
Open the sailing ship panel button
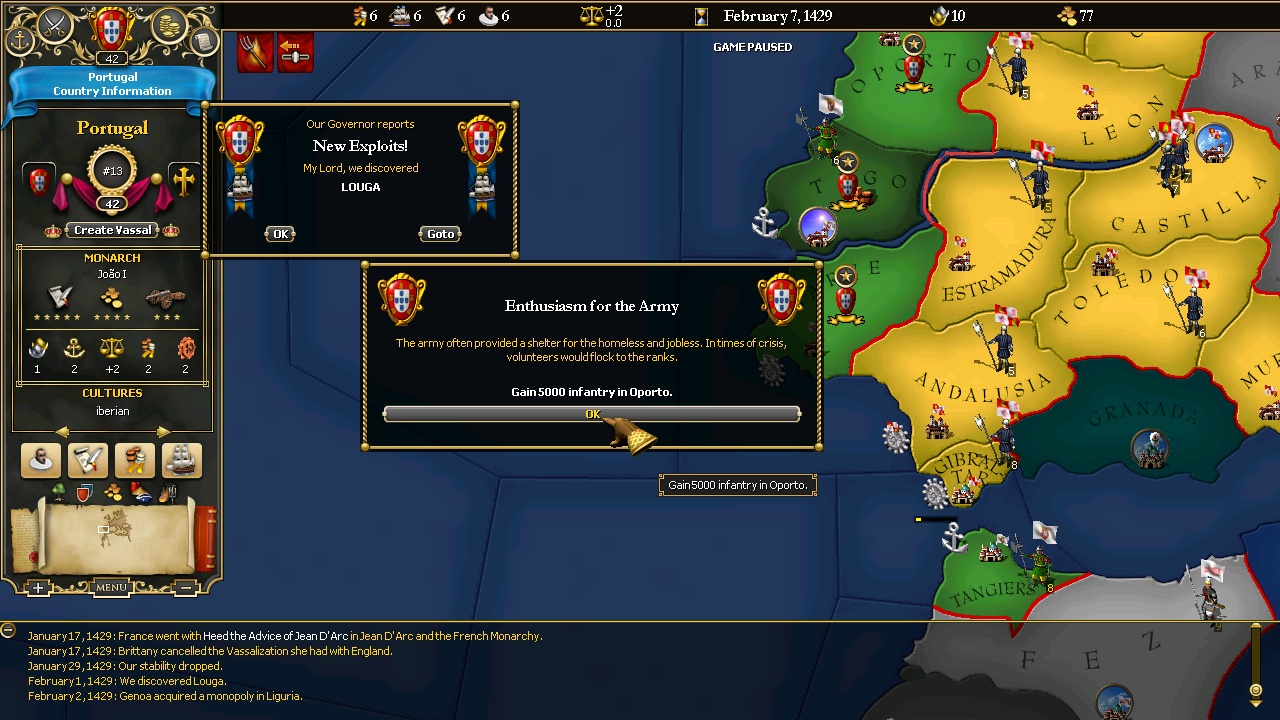pos(182,460)
